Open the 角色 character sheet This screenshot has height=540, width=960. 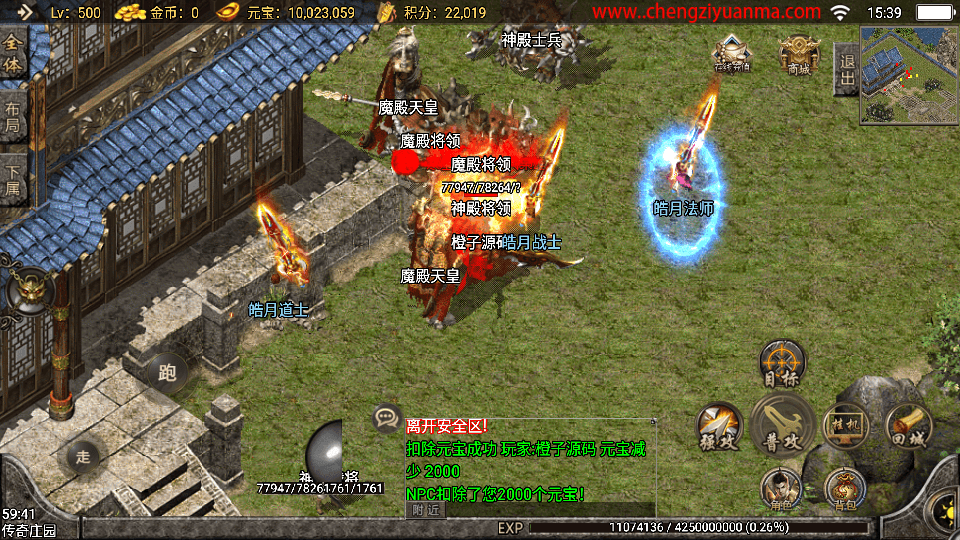click(x=781, y=489)
